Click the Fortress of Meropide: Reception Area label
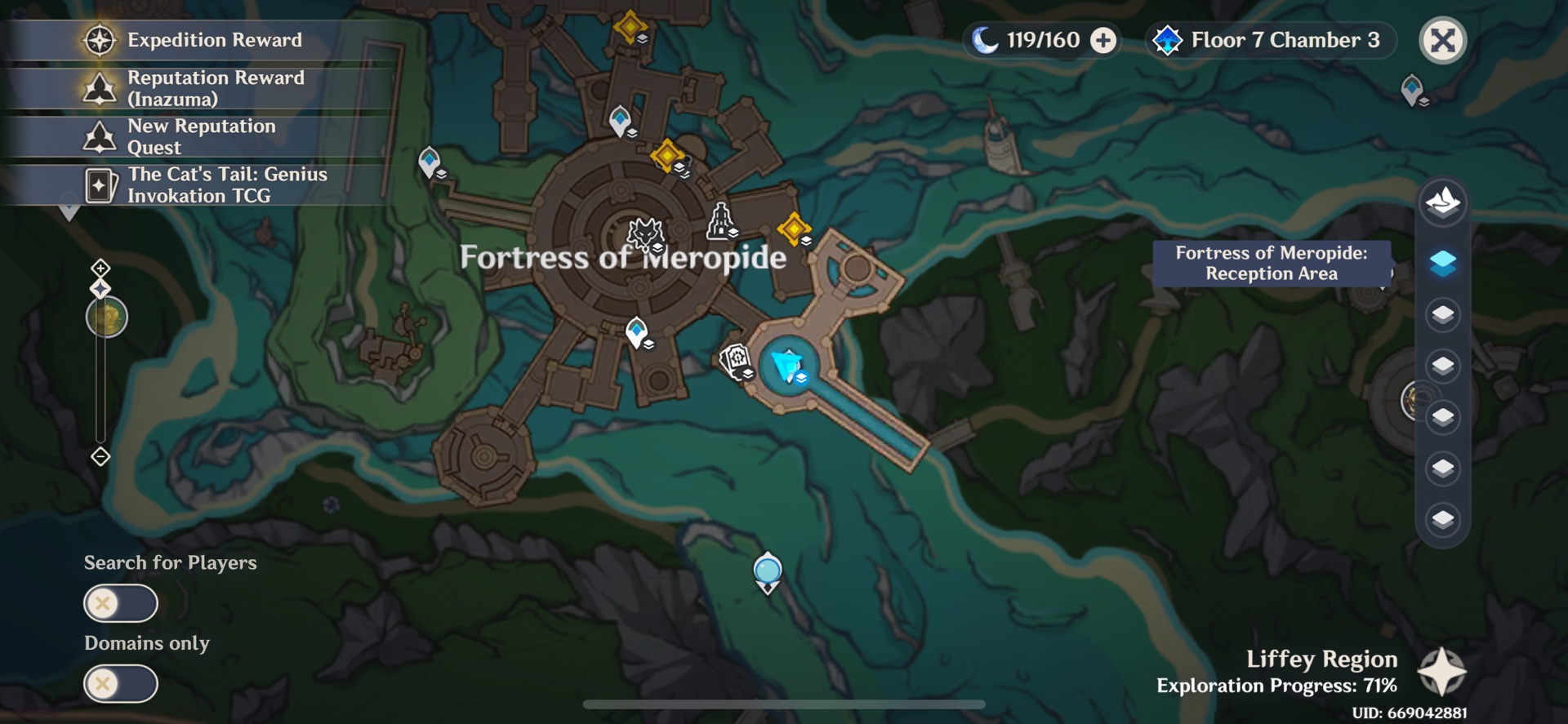 pyautogui.click(x=1271, y=264)
